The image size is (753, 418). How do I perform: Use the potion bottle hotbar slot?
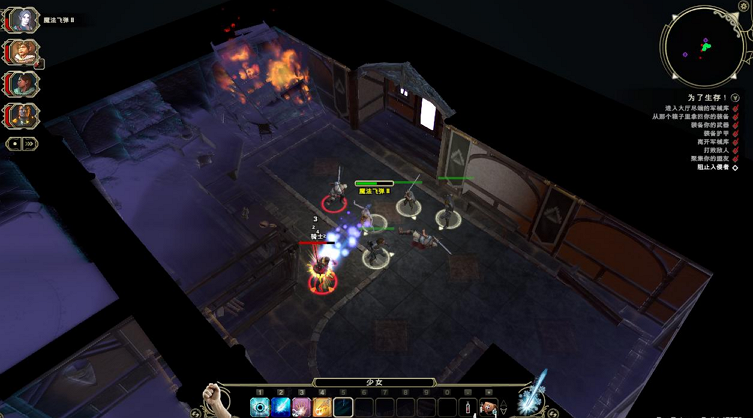pos(465,407)
